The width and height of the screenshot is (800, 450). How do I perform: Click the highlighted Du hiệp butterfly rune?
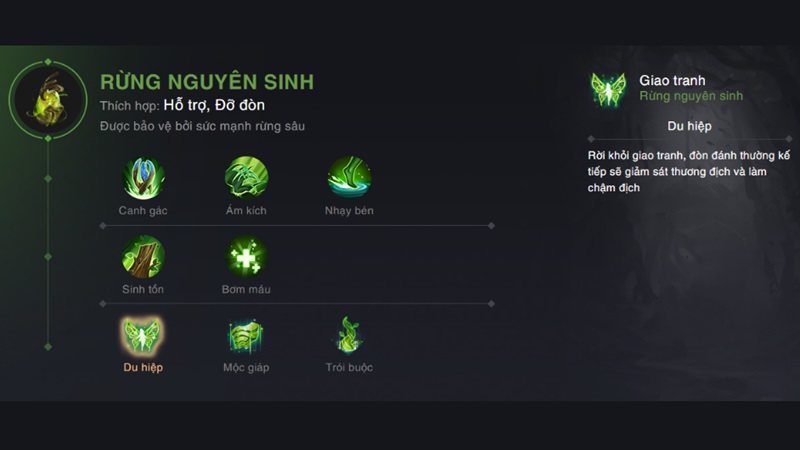click(143, 335)
